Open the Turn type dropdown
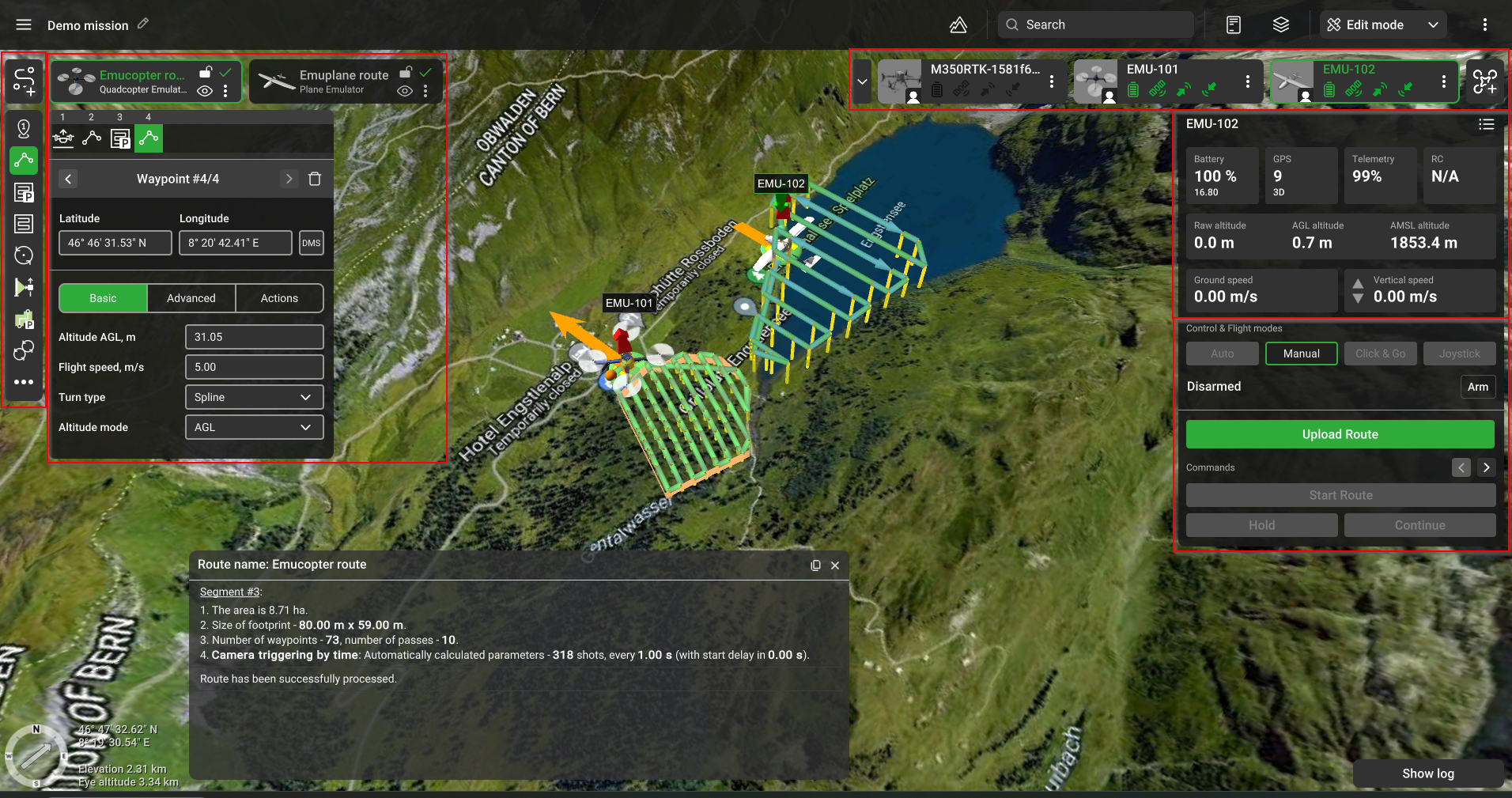 (x=254, y=397)
